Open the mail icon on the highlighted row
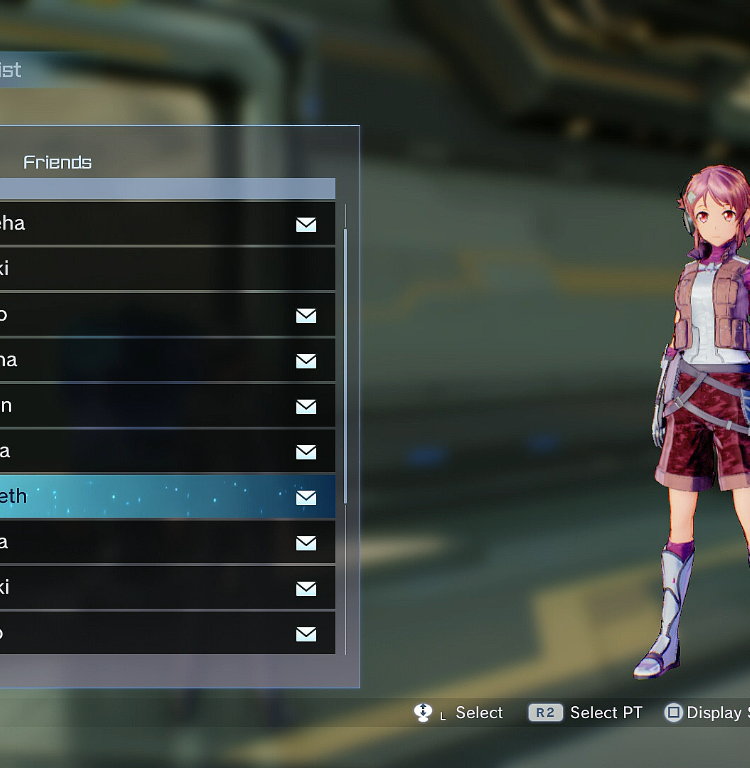Viewport: 750px width, 768px height. (306, 497)
